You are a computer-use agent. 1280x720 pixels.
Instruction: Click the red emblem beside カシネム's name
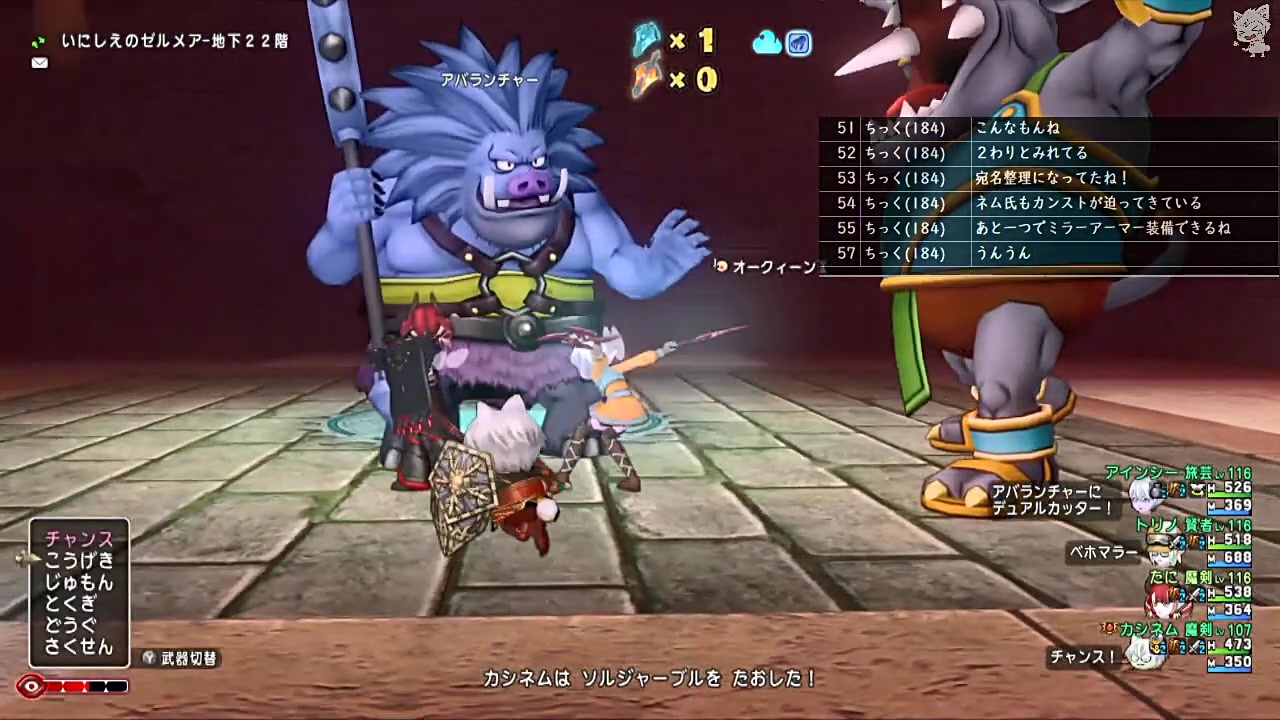(1111, 627)
